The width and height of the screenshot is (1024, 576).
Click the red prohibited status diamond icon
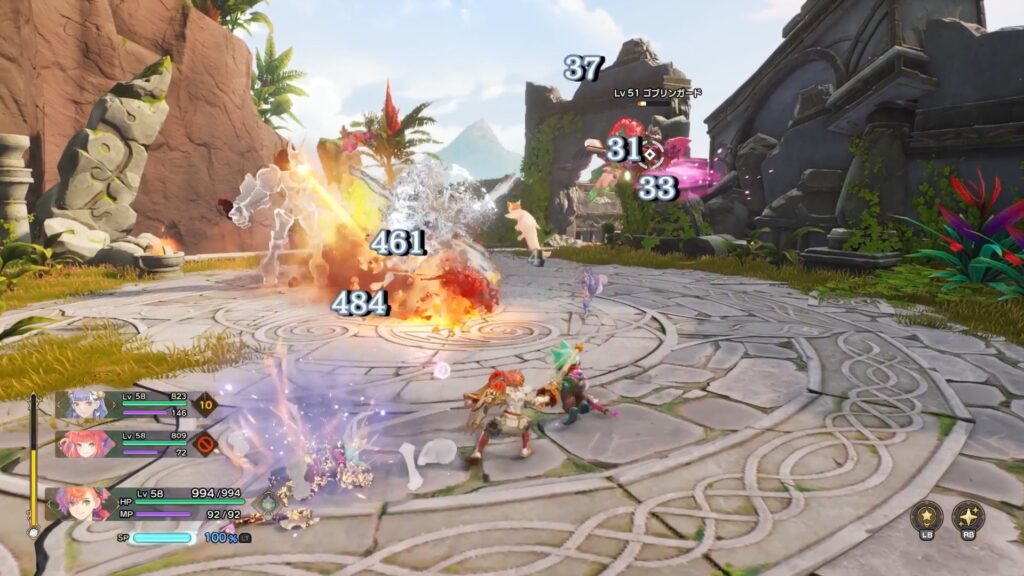point(205,443)
